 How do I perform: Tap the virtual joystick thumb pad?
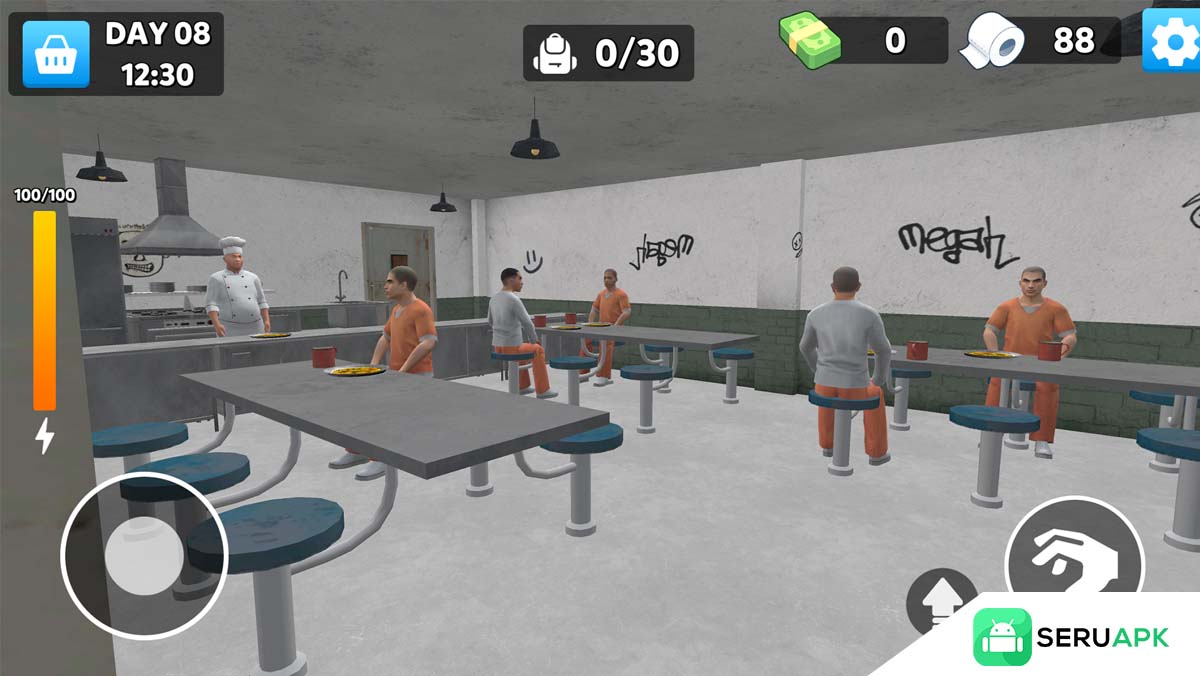pyautogui.click(x=144, y=554)
